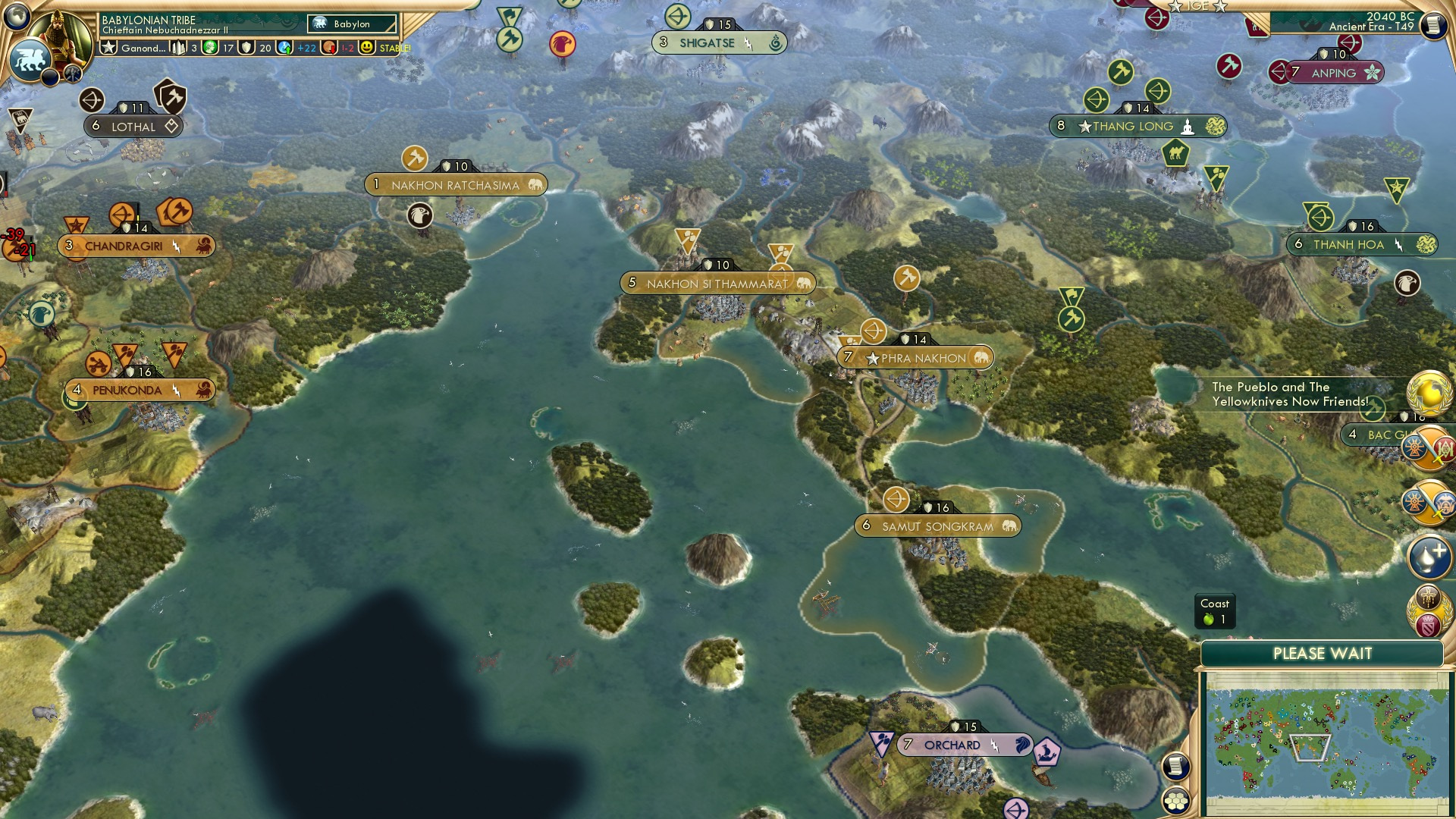Click the green gold indicator in top bar
This screenshot has width=1456, height=819.
[210, 48]
